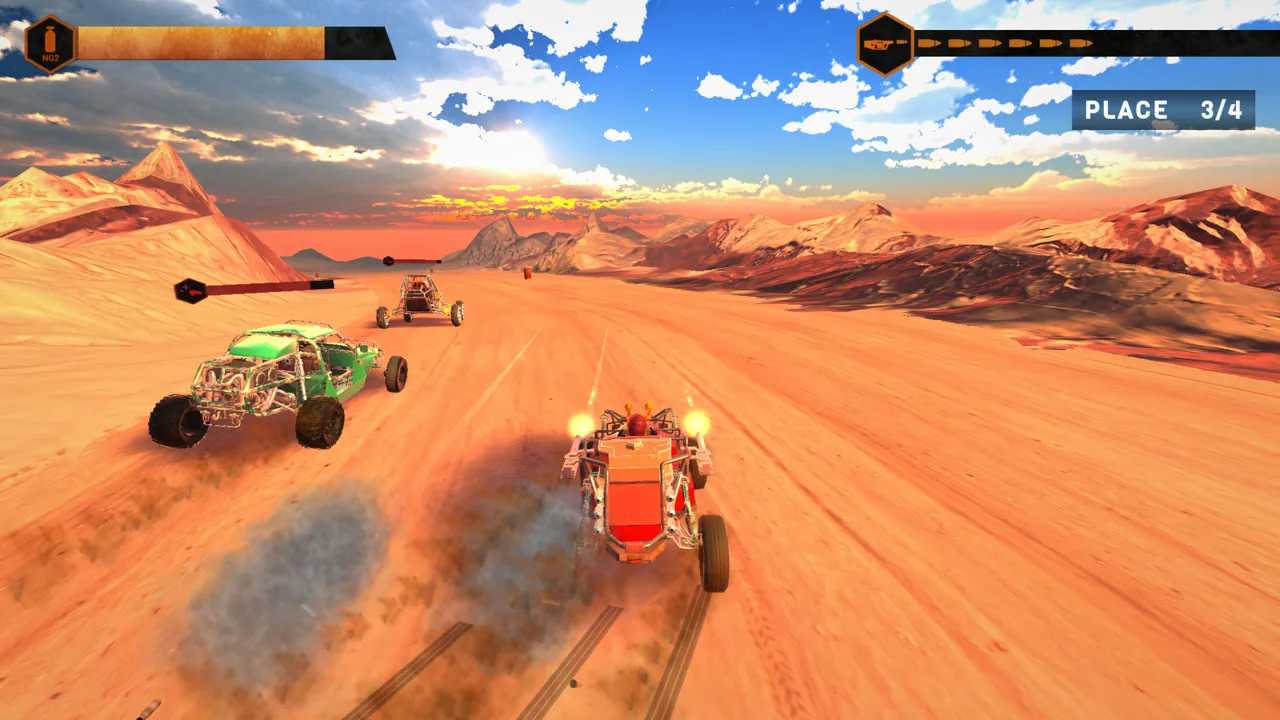Click the PLACE 3/4 position indicator
The width and height of the screenshot is (1280, 720).
[1164, 110]
